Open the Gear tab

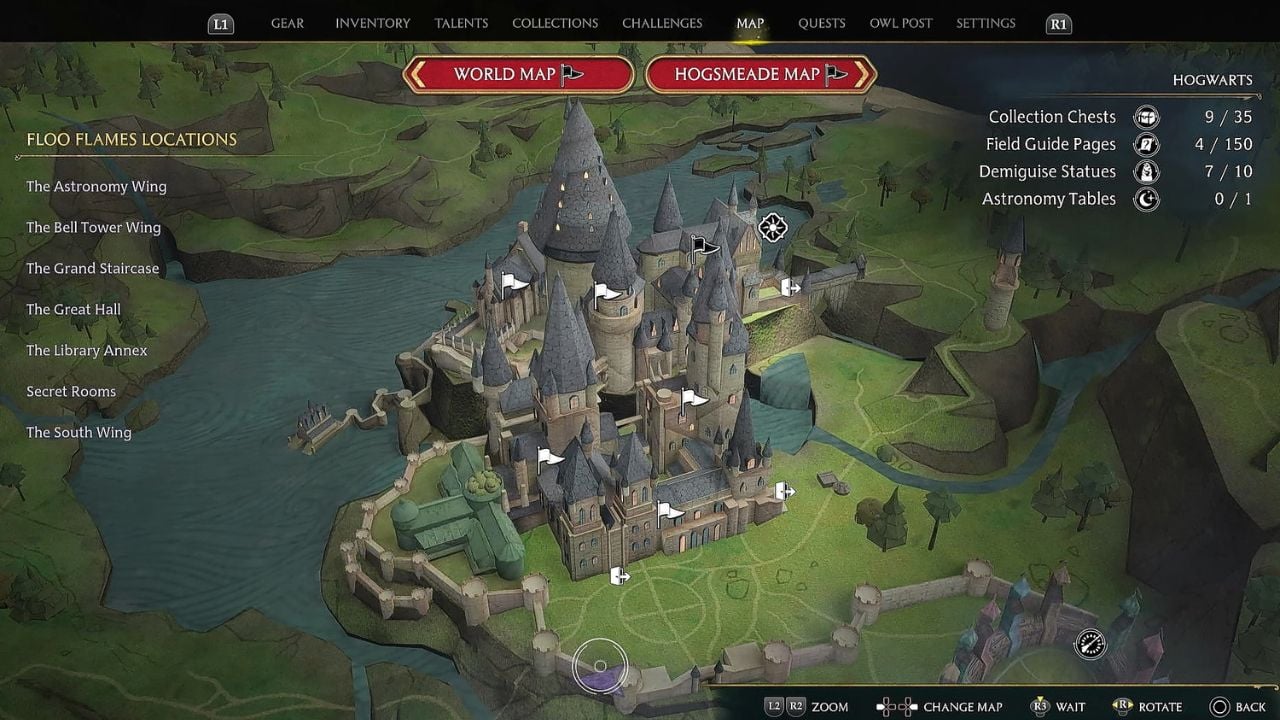coord(287,23)
